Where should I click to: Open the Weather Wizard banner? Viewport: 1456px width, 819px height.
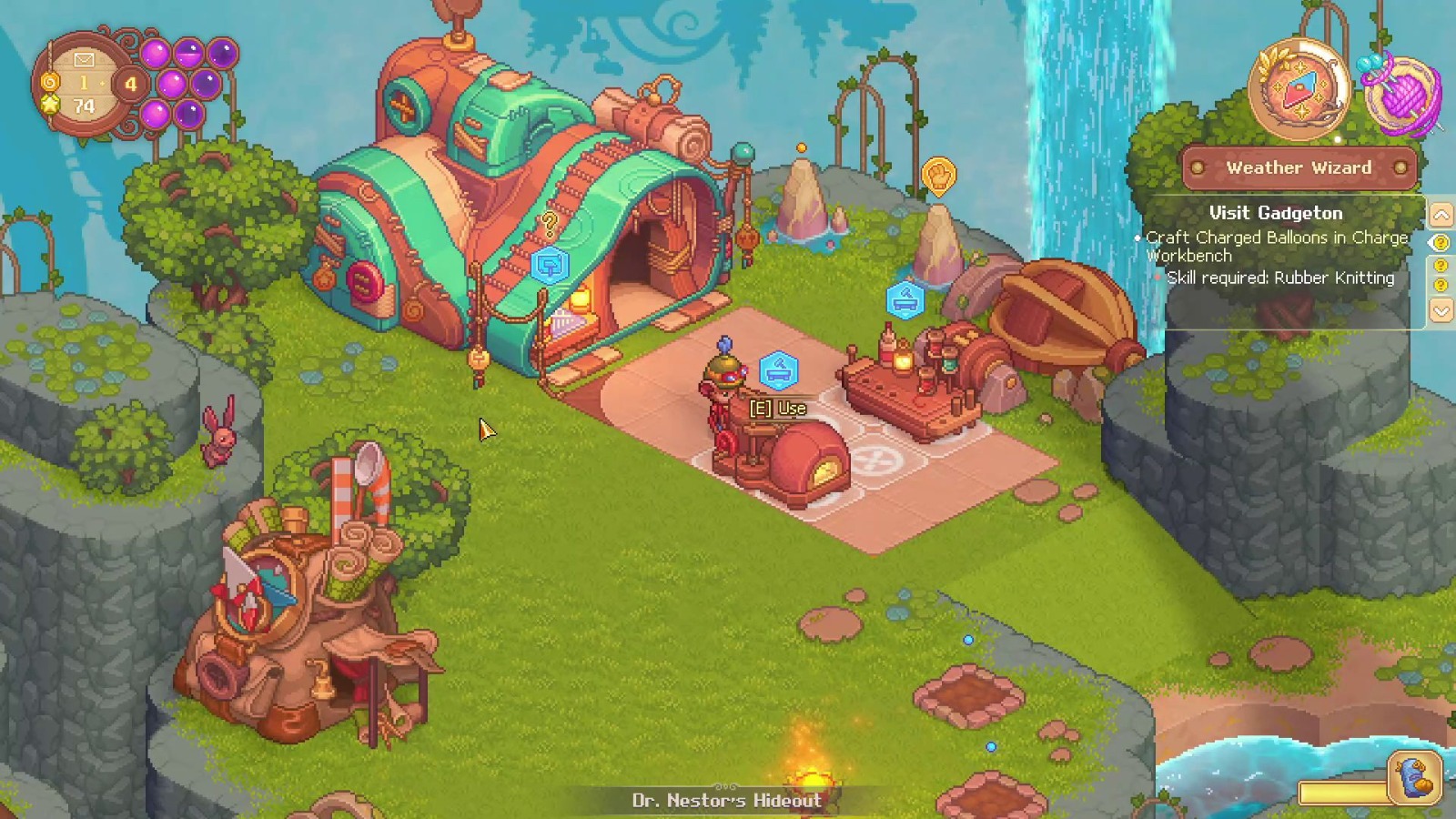point(1299,167)
